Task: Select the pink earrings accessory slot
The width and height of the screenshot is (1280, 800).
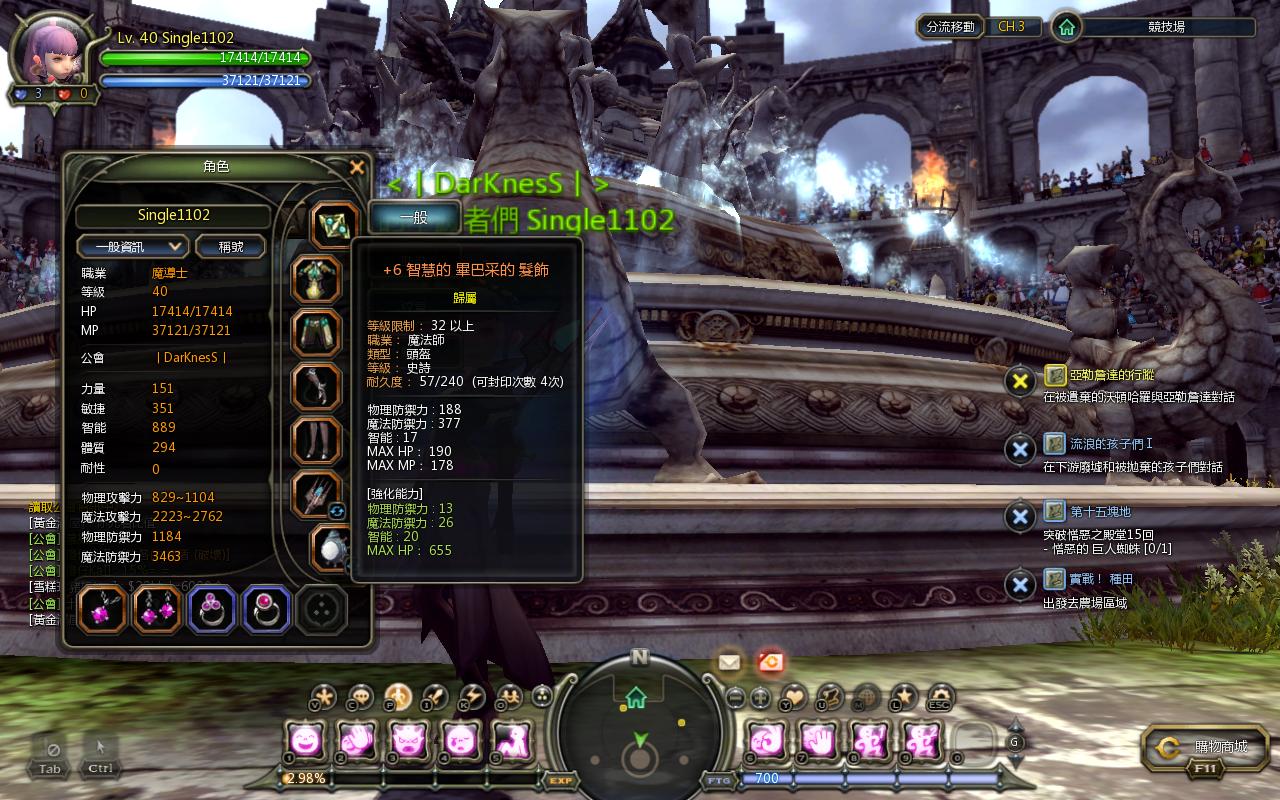Action: [157, 609]
